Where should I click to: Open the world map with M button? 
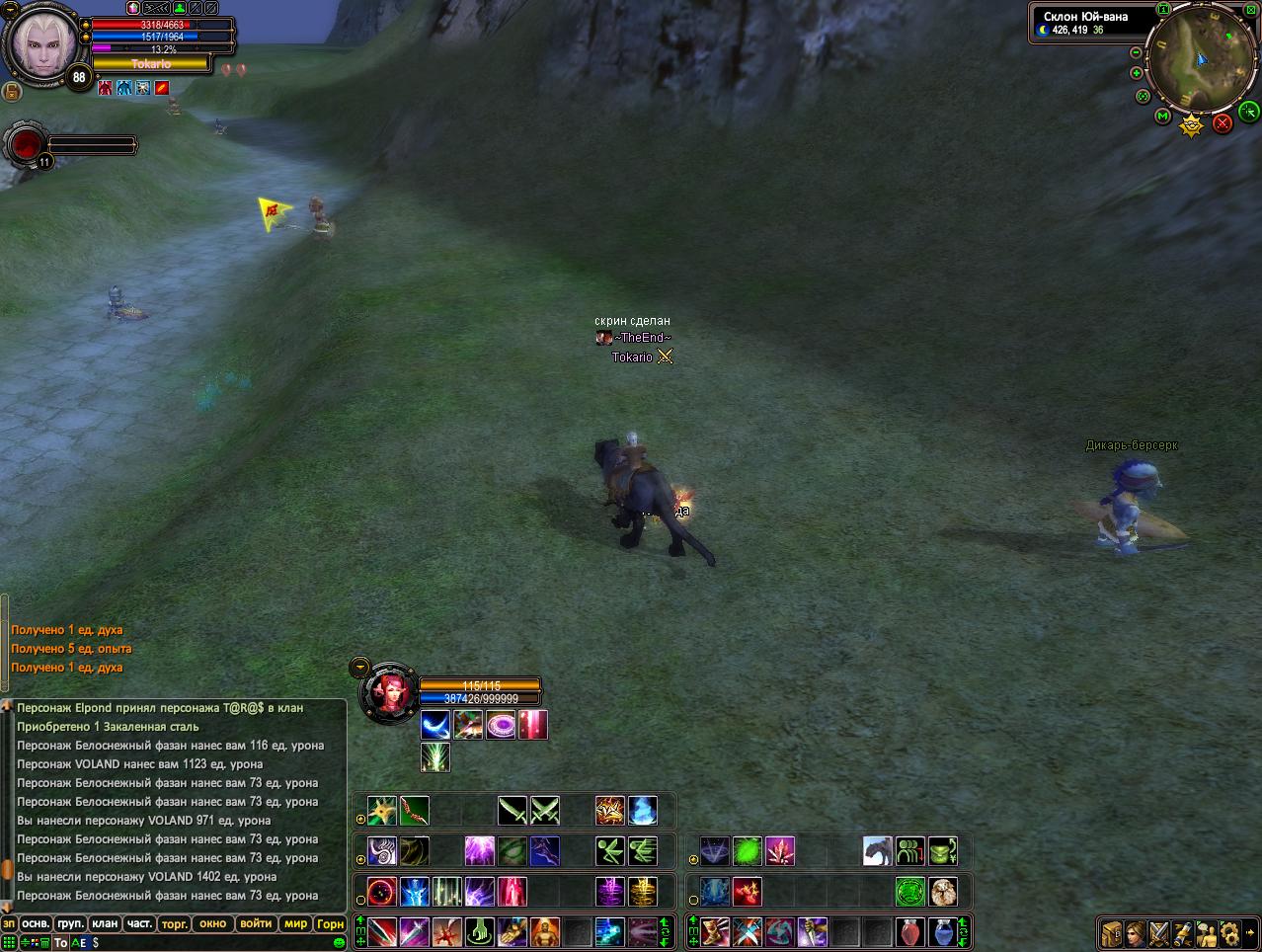point(1162,117)
